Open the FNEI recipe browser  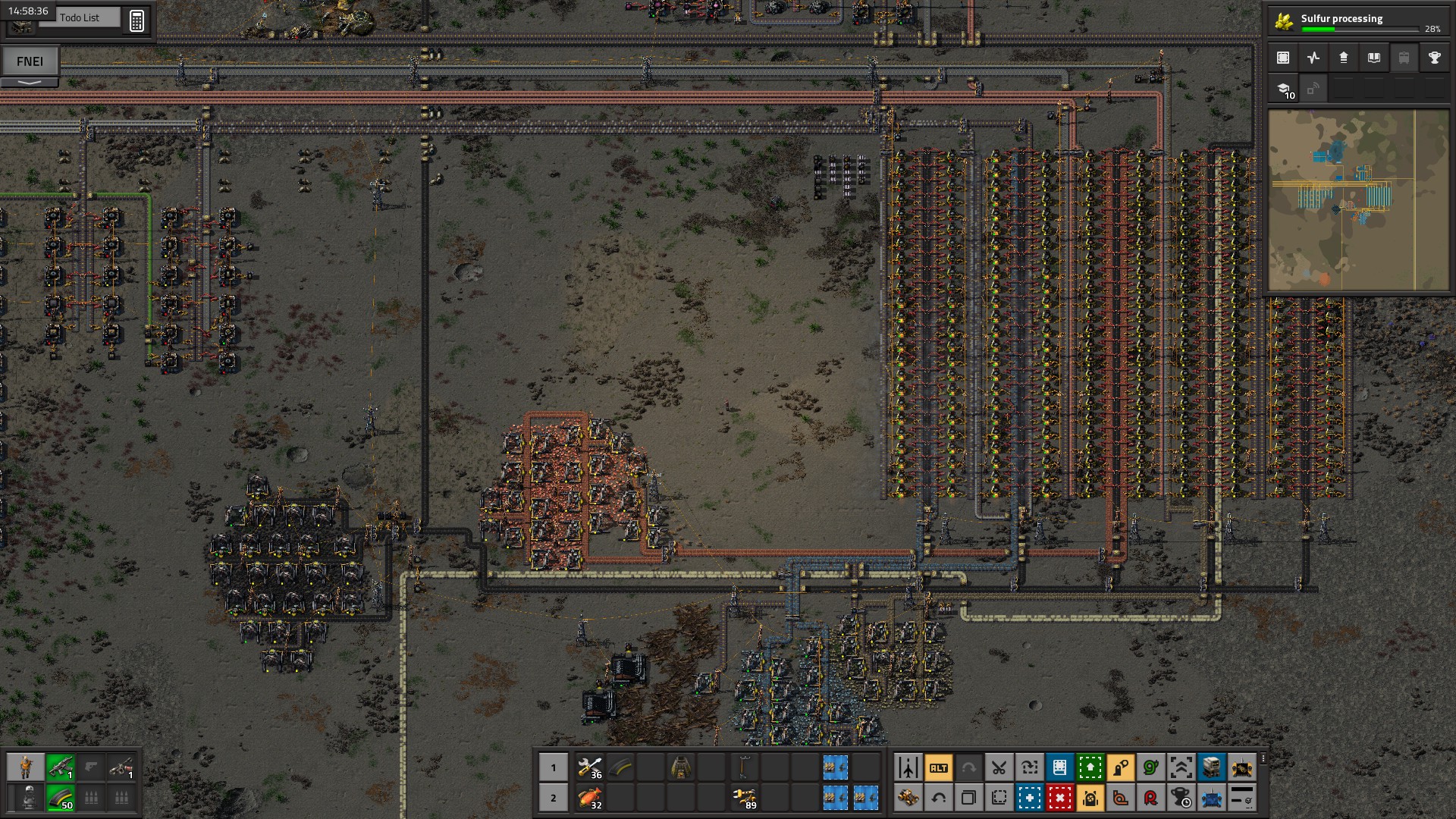(x=30, y=61)
